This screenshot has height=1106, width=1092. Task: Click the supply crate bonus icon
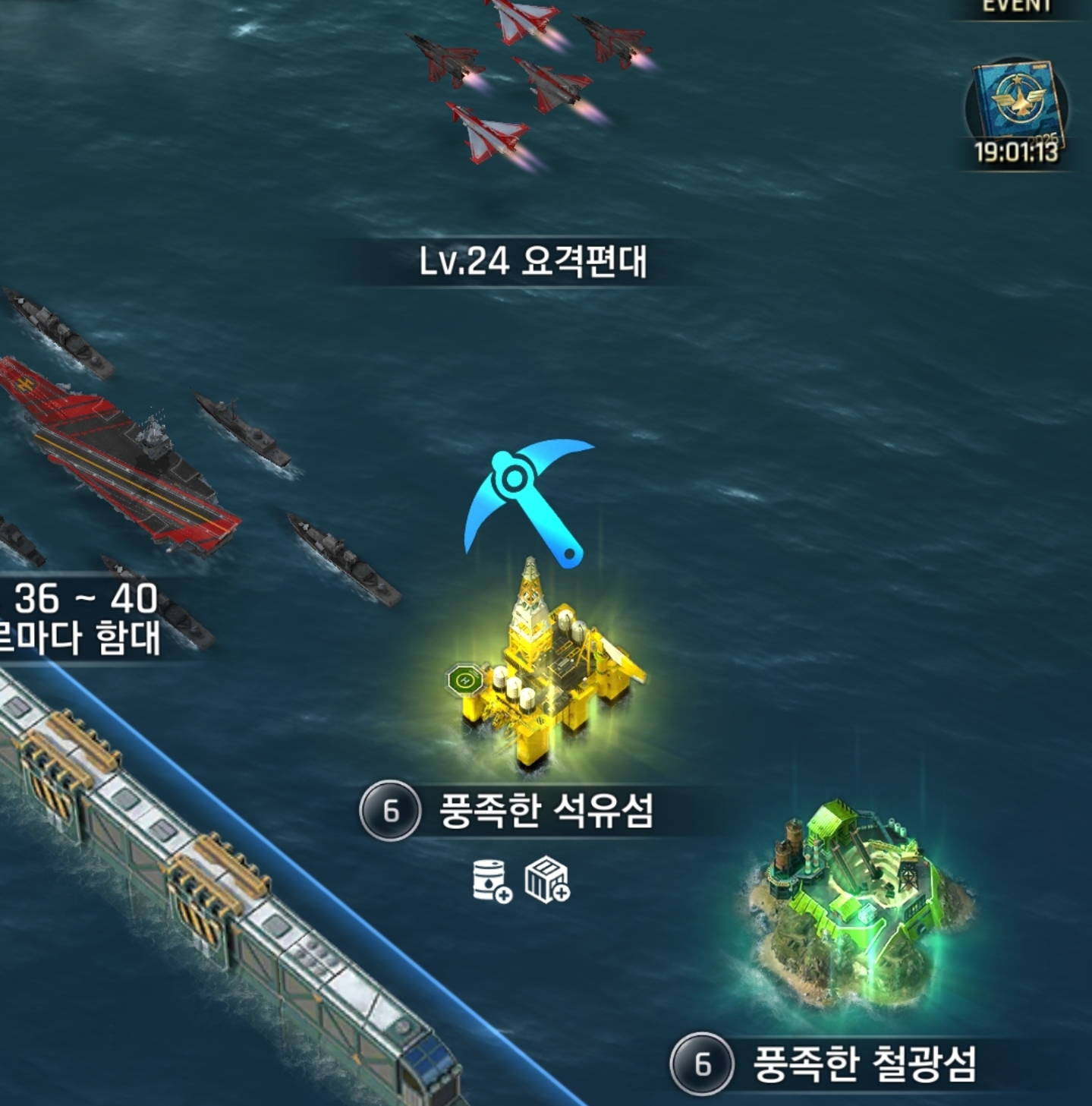click(x=547, y=881)
